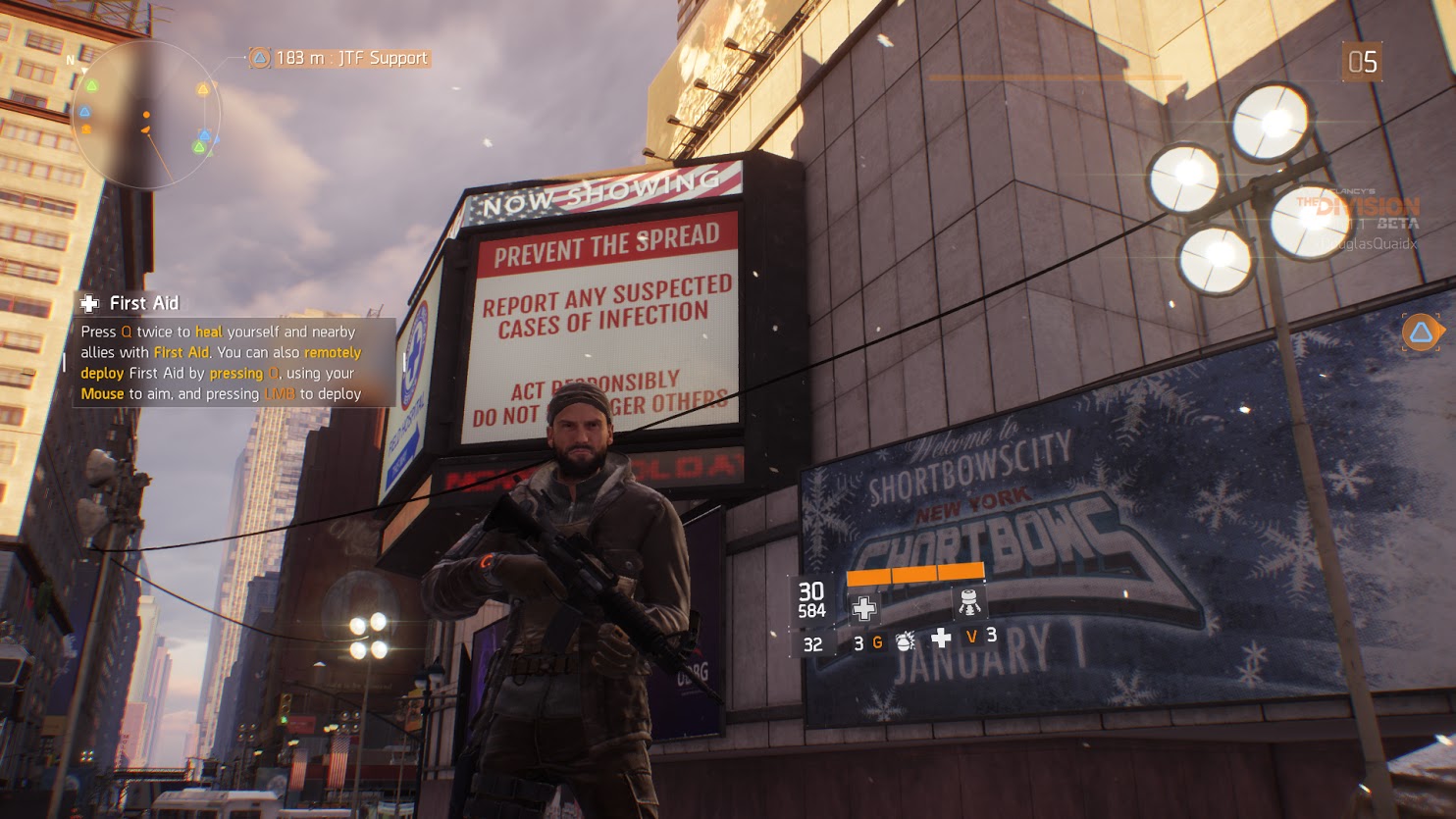1456x819 pixels.
Task: Select the orange safe house marker on minimap
Action: tap(86, 128)
